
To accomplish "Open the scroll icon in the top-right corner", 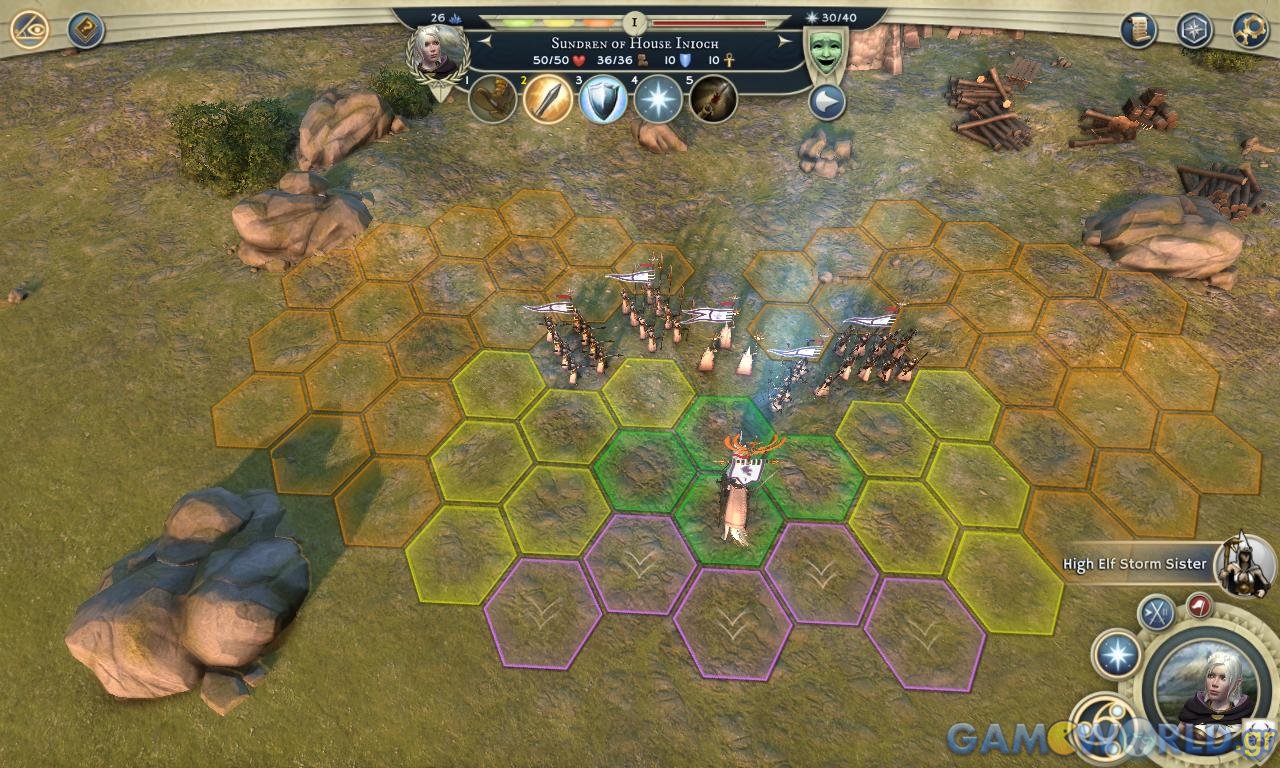I will pos(1138,29).
